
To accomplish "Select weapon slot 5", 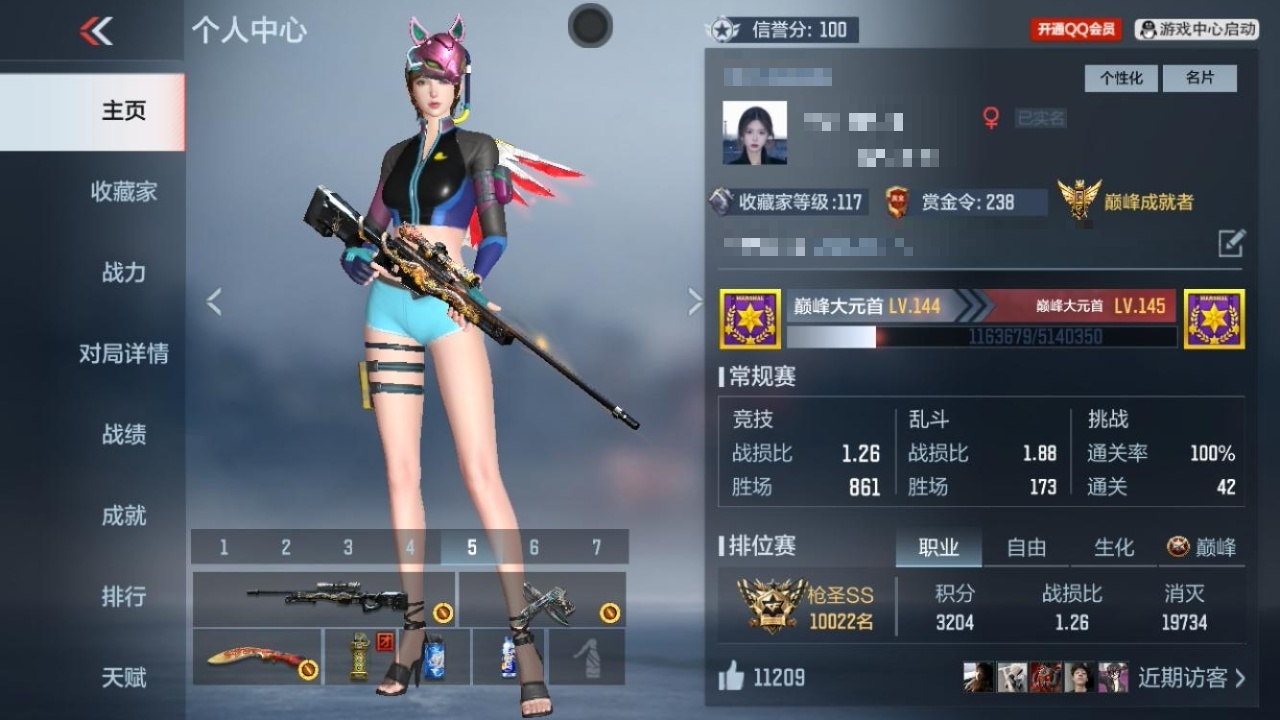I will [473, 547].
